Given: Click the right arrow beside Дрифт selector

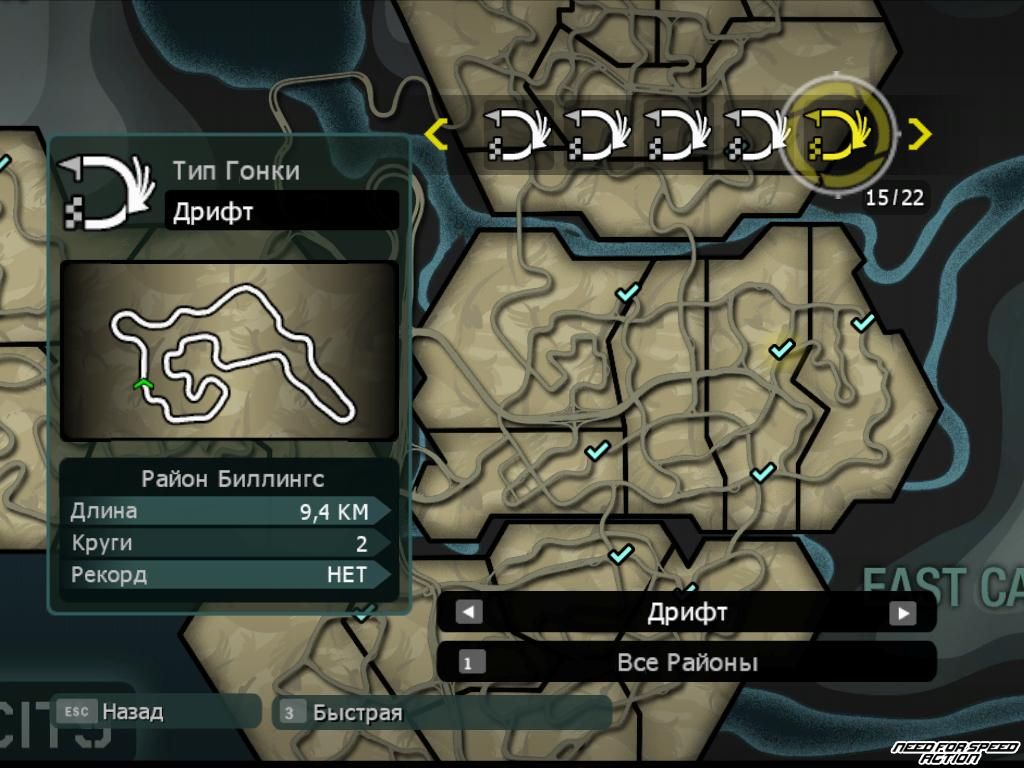Looking at the screenshot, I should pos(903,612).
